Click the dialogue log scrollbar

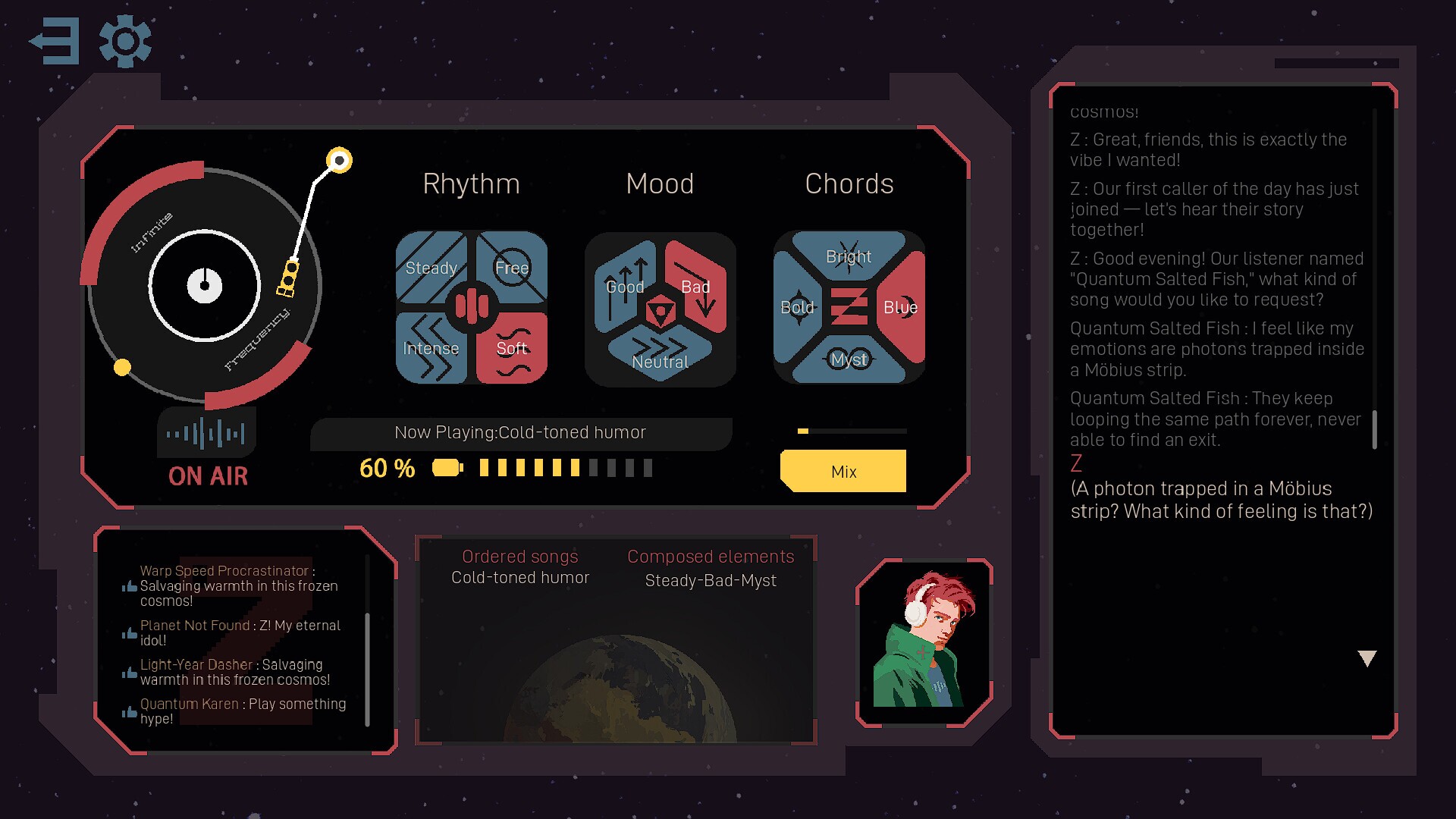(x=1374, y=429)
